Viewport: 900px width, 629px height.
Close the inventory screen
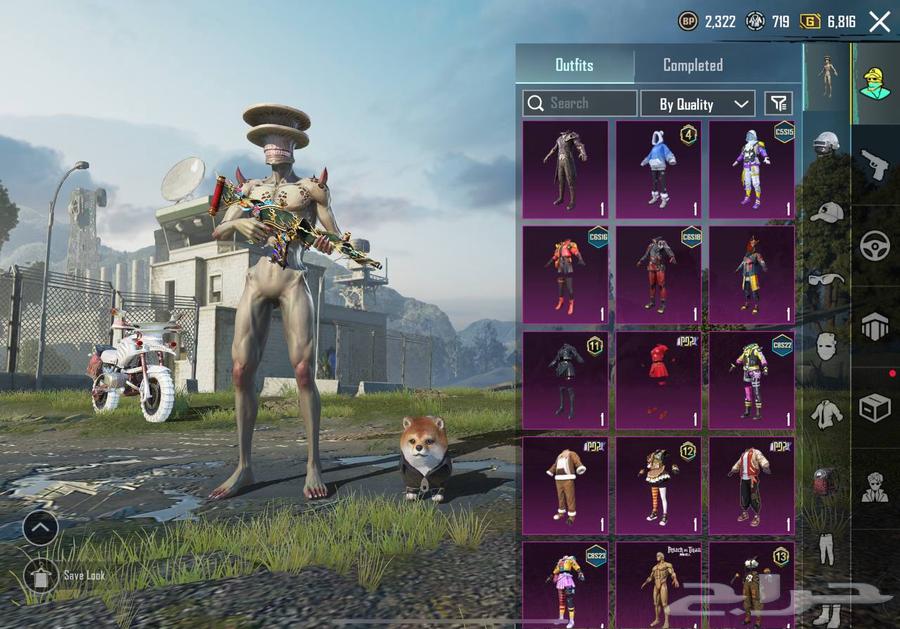coord(879,21)
